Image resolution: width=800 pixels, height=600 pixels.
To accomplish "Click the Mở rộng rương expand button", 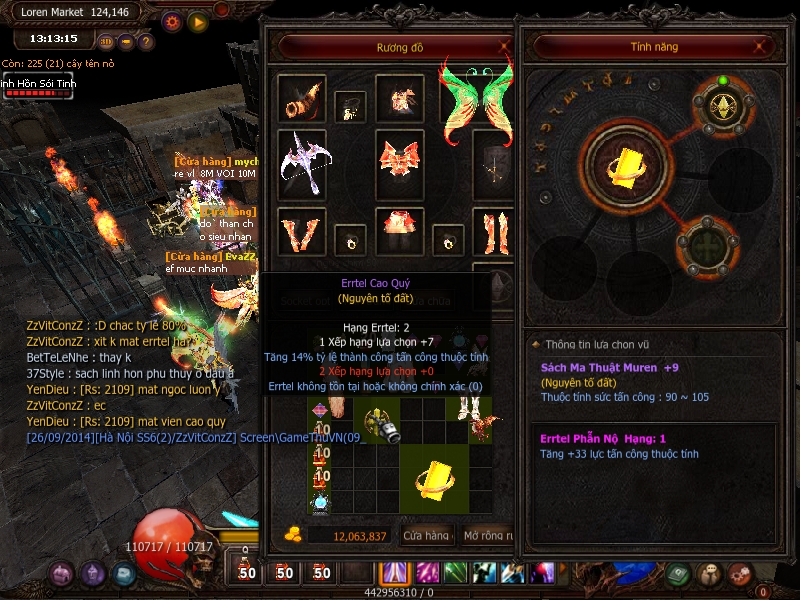I will [x=487, y=536].
